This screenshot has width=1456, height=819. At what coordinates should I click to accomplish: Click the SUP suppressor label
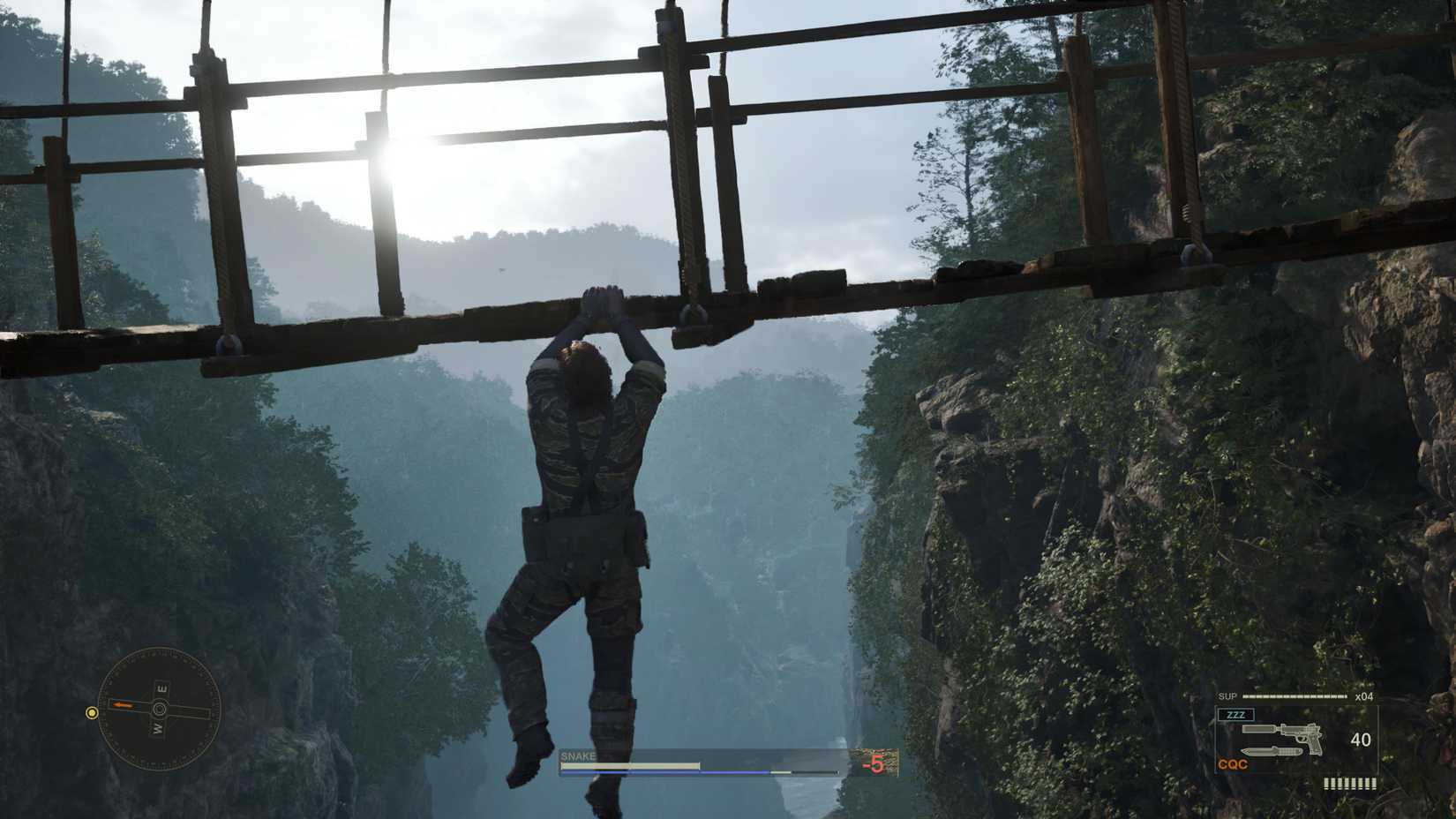coord(1228,695)
